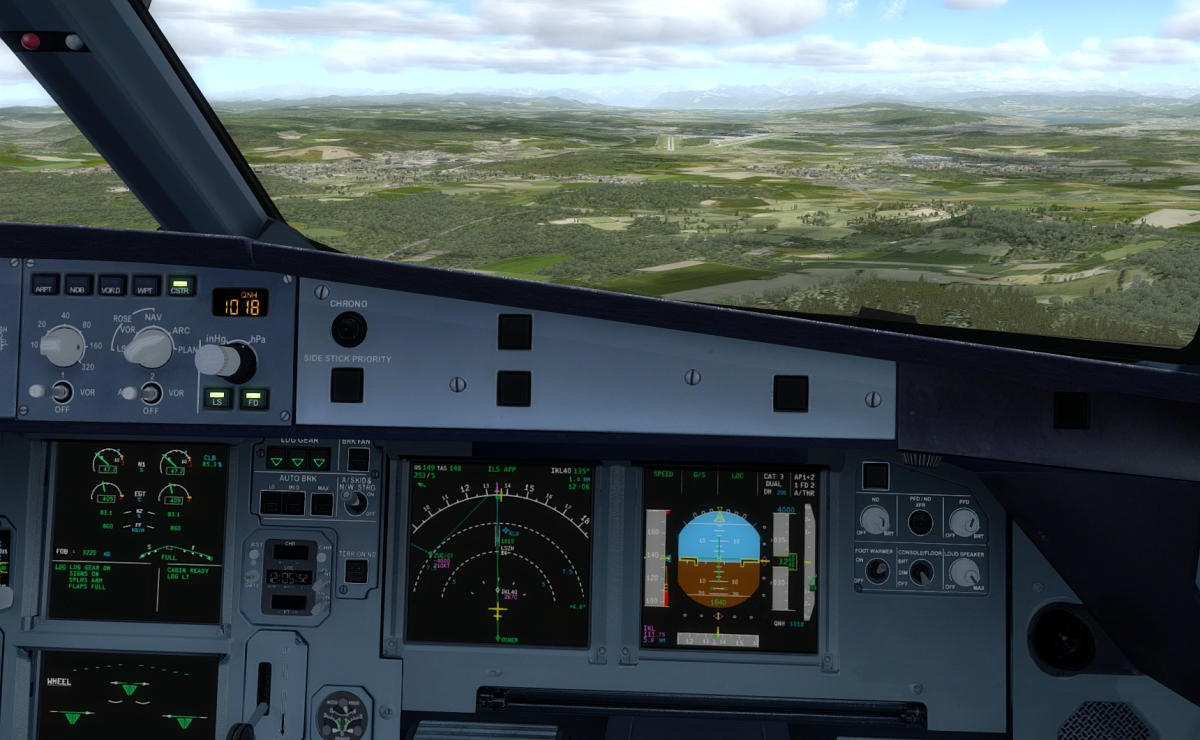
Task: Toggle the VOR.D display button
Action: tap(112, 285)
